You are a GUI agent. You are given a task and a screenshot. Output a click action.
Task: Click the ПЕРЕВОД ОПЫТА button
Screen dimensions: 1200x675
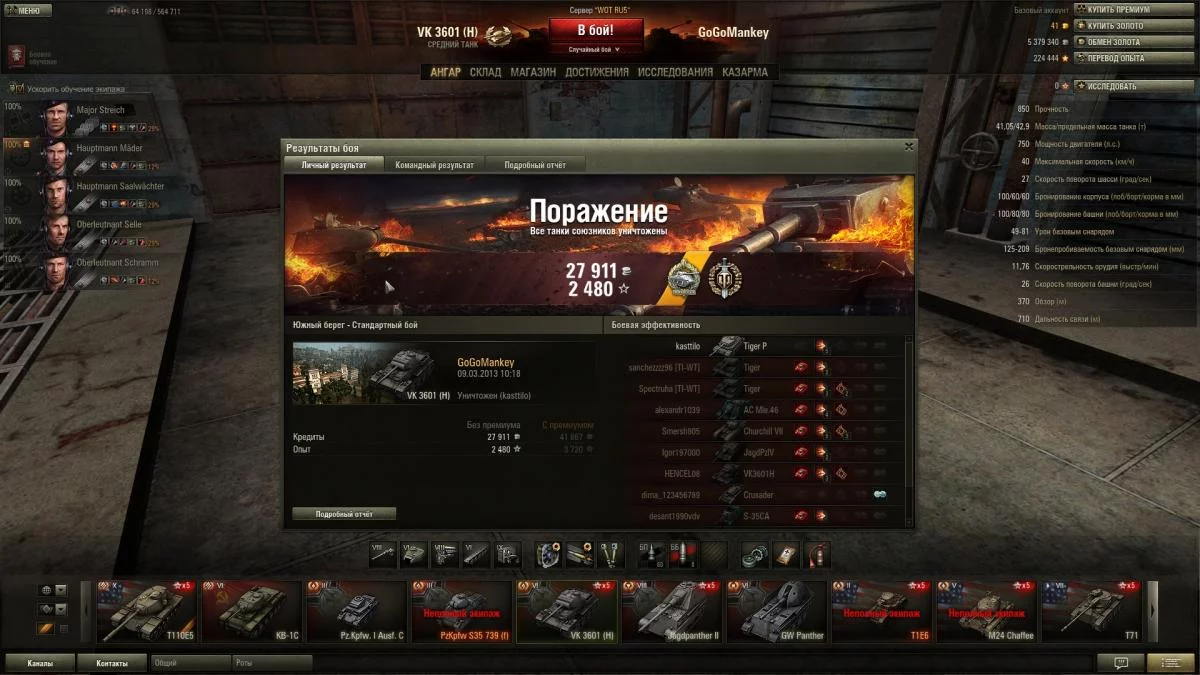tap(1118, 58)
